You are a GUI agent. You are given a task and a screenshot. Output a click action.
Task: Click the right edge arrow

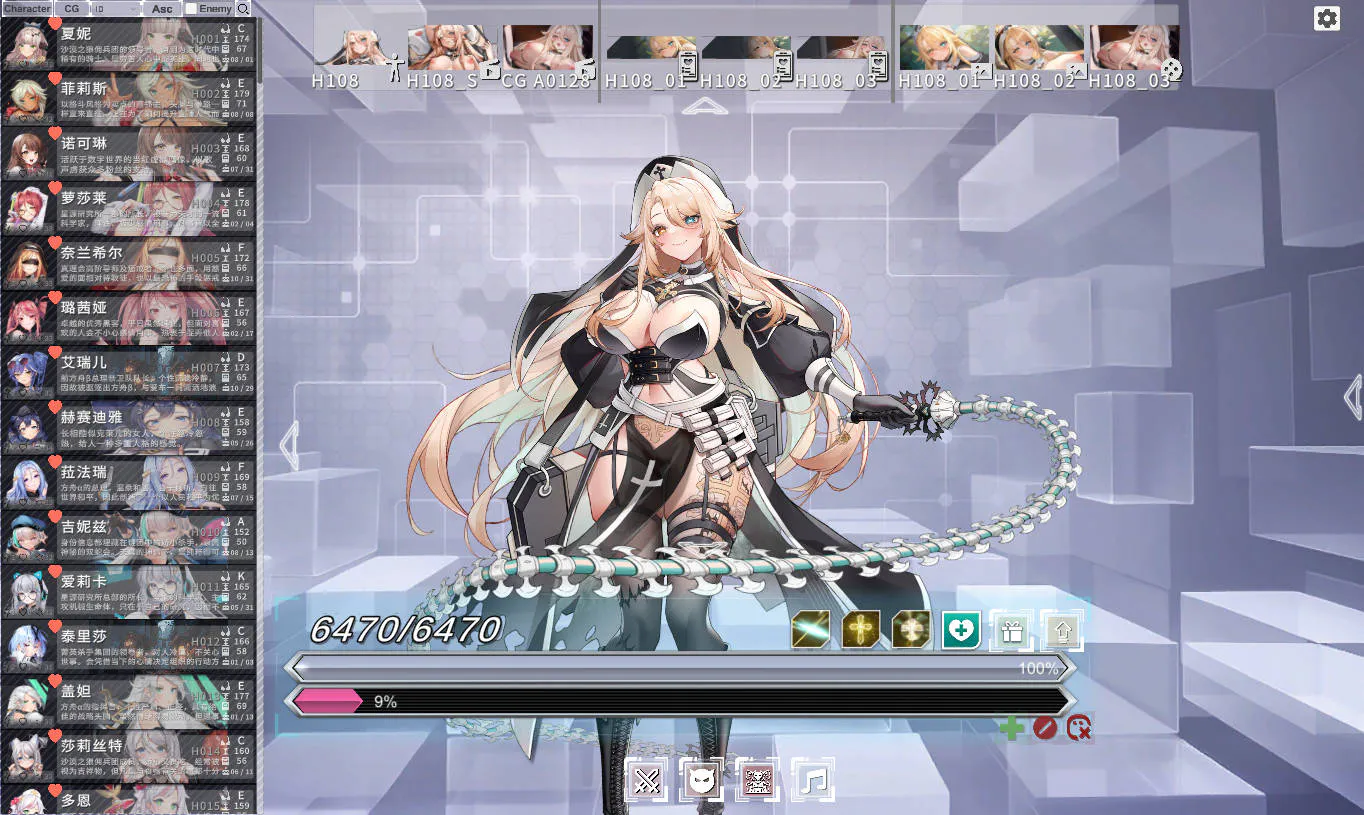(x=1353, y=397)
